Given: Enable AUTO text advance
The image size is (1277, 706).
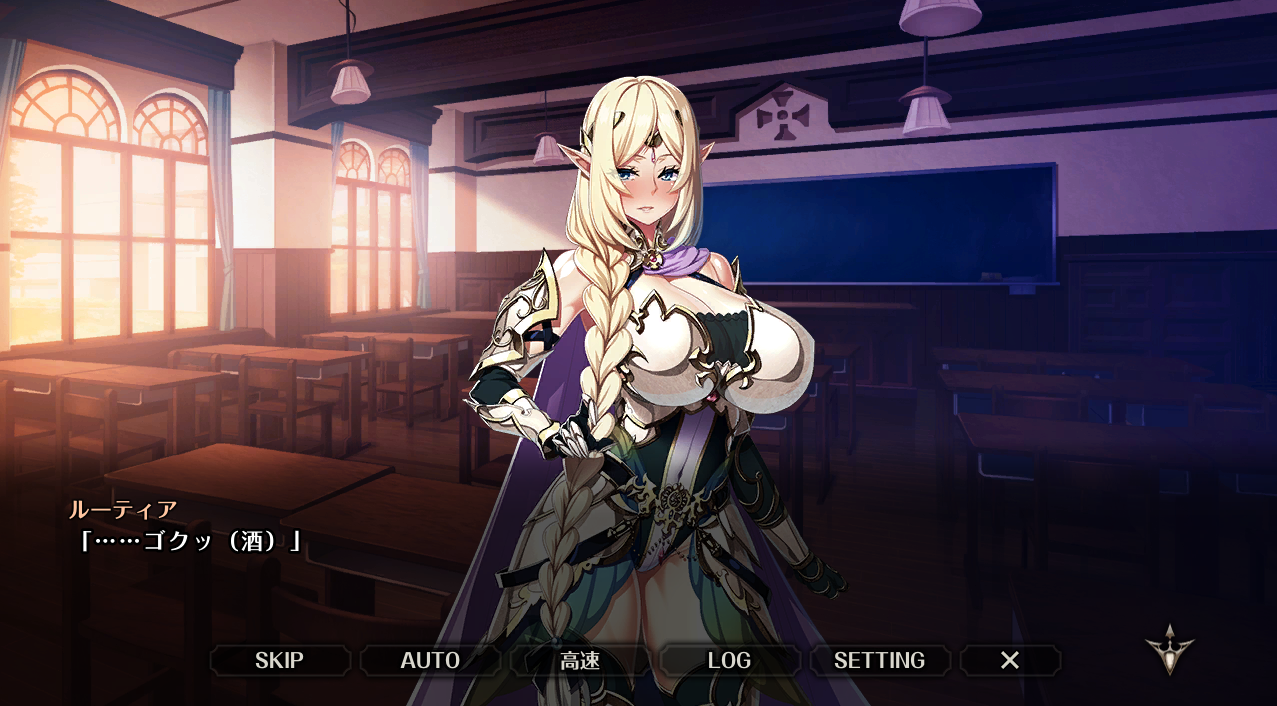Looking at the screenshot, I should 430,660.
